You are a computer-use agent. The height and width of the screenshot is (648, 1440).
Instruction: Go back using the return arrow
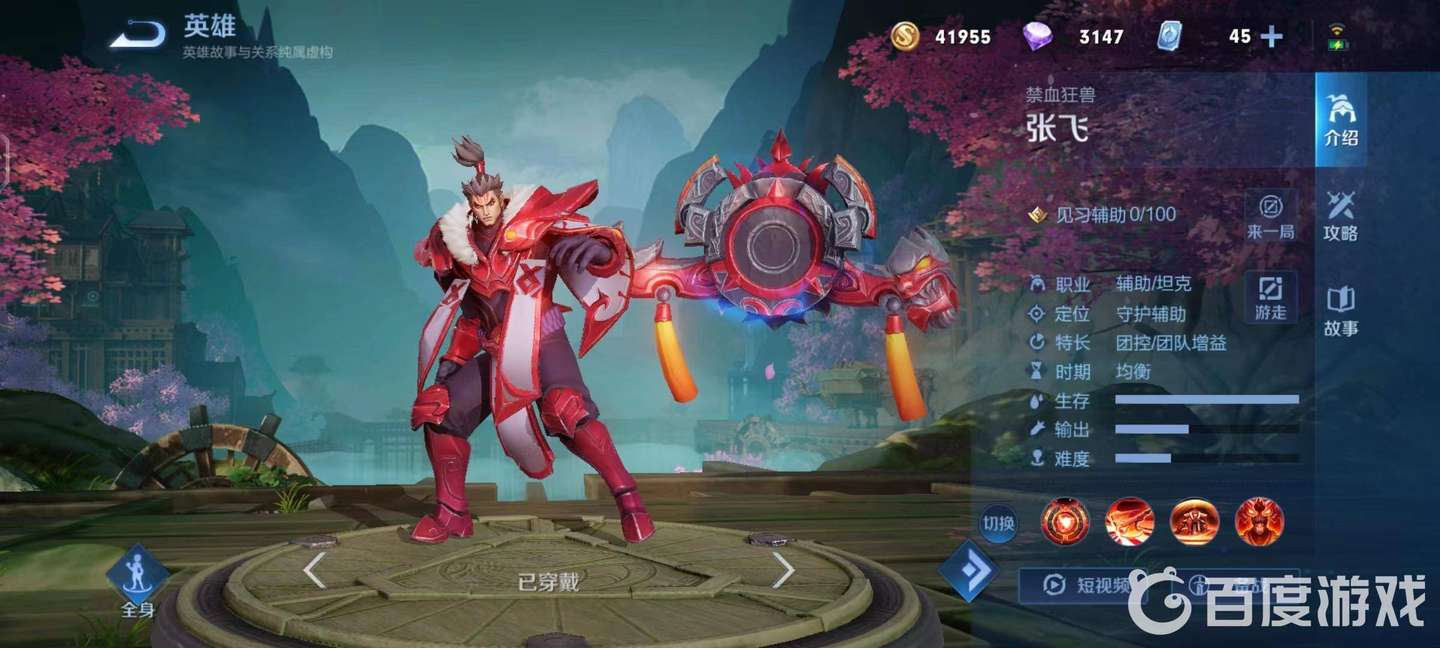[137, 36]
